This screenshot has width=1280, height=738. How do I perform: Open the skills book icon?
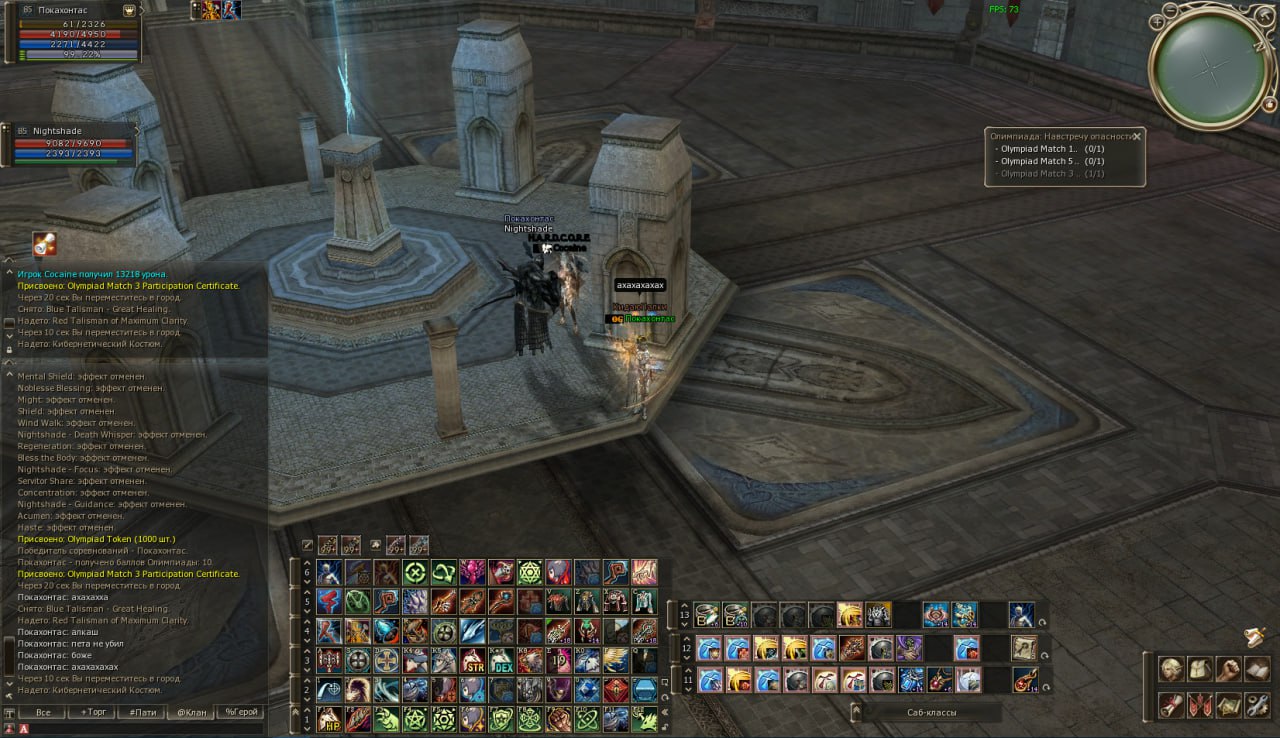pos(1257,669)
